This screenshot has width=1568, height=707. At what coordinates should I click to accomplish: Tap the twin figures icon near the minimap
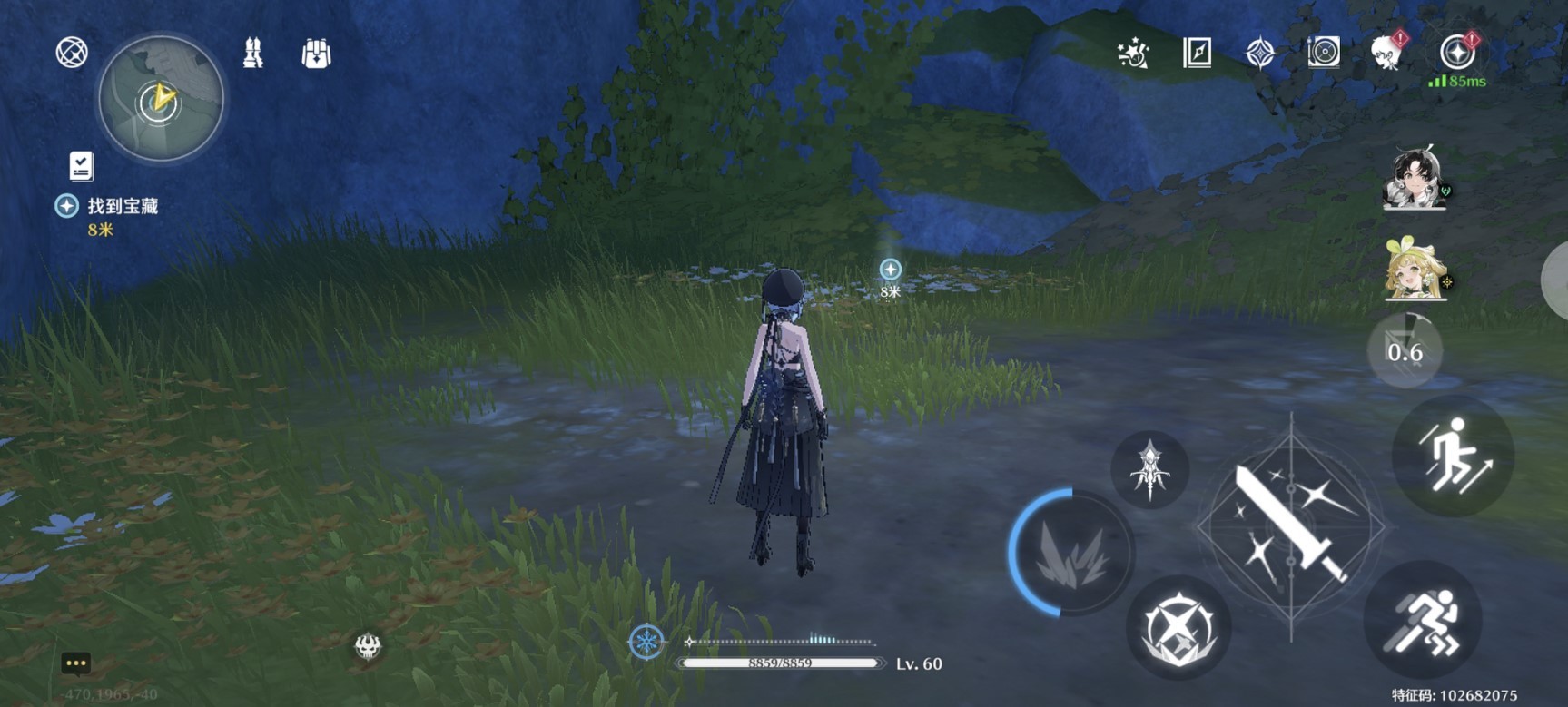point(253,54)
